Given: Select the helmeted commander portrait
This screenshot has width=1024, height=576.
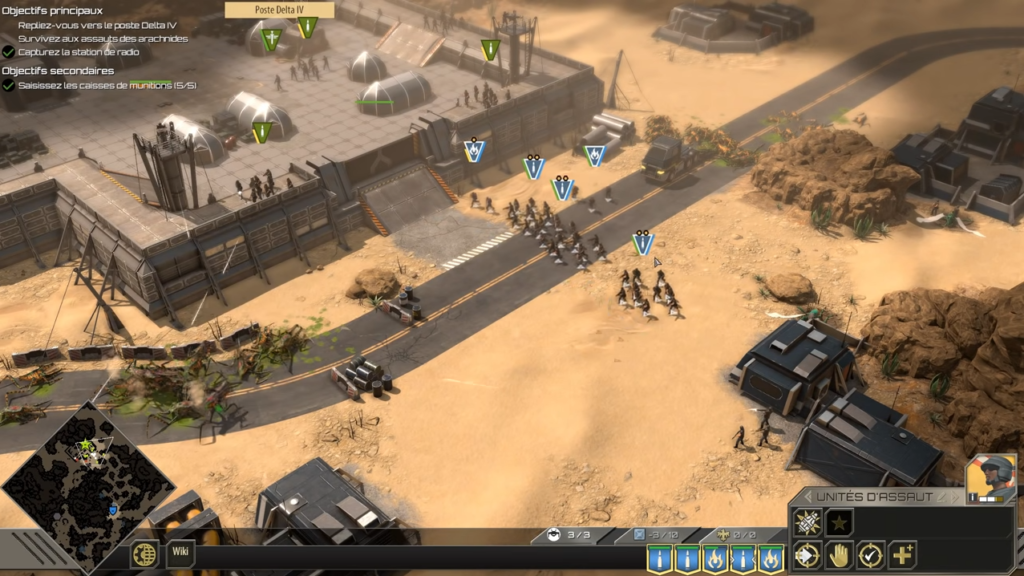Looking at the screenshot, I should point(990,478).
